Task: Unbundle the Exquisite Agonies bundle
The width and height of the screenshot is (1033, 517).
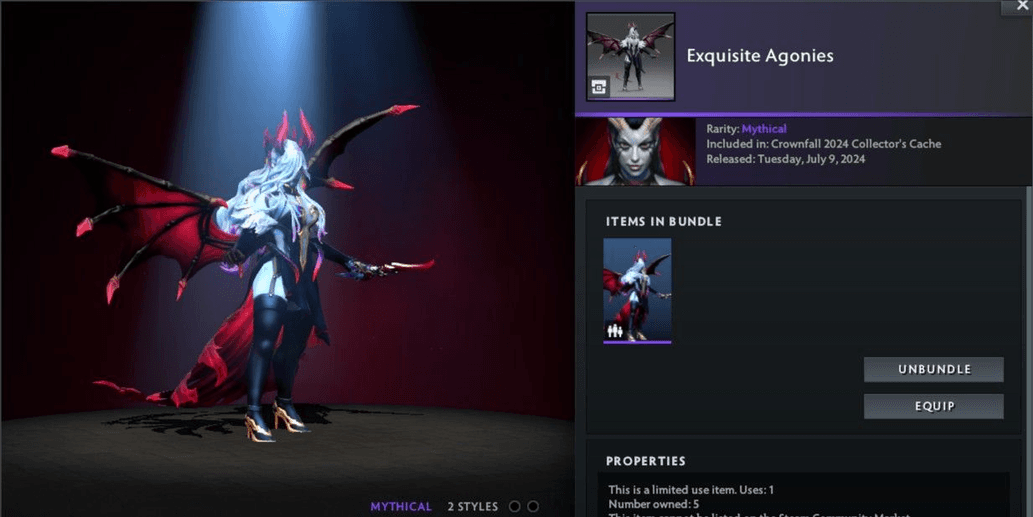Action: coord(933,369)
